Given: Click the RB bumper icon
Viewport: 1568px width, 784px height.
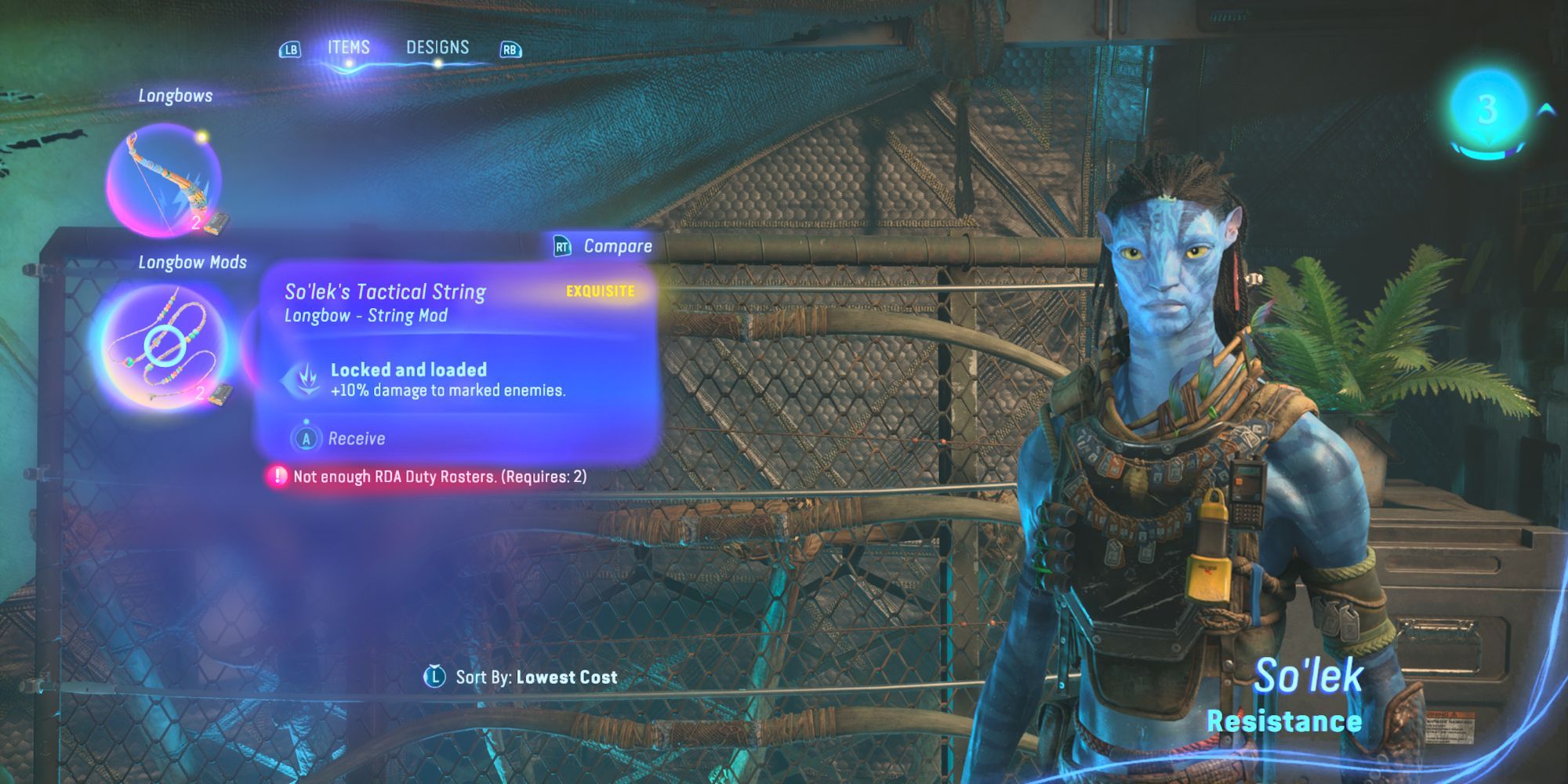Looking at the screenshot, I should (510, 48).
